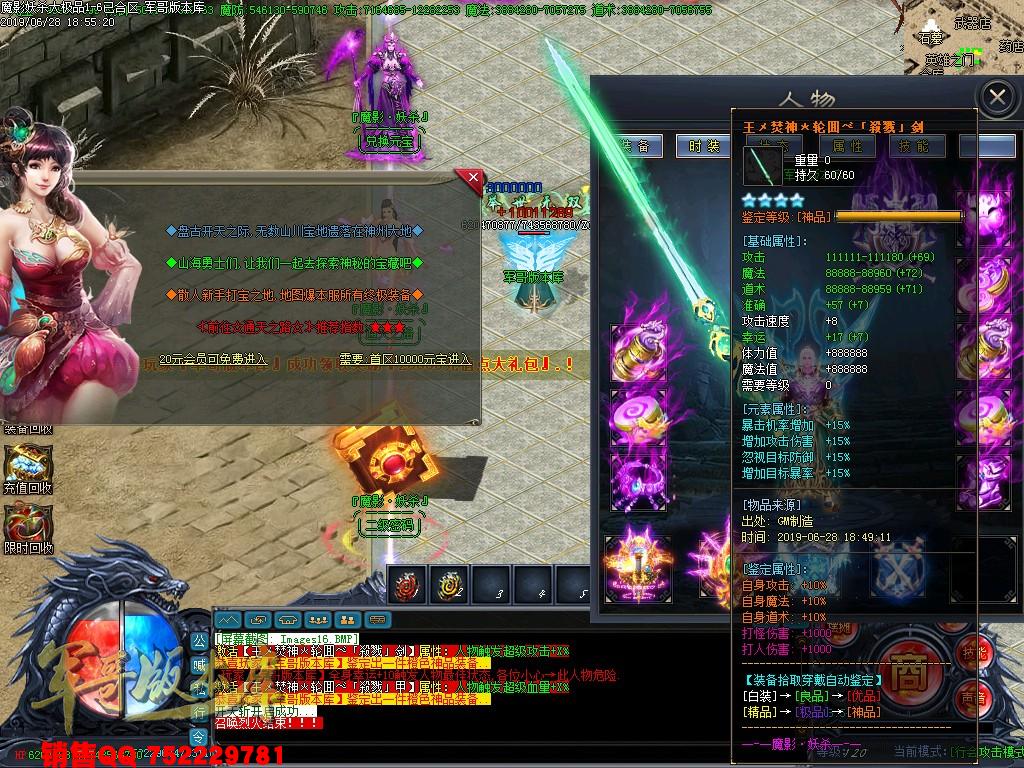Click the minimap in the corner
Image resolution: width=1024 pixels, height=768 pixels.
[965, 40]
